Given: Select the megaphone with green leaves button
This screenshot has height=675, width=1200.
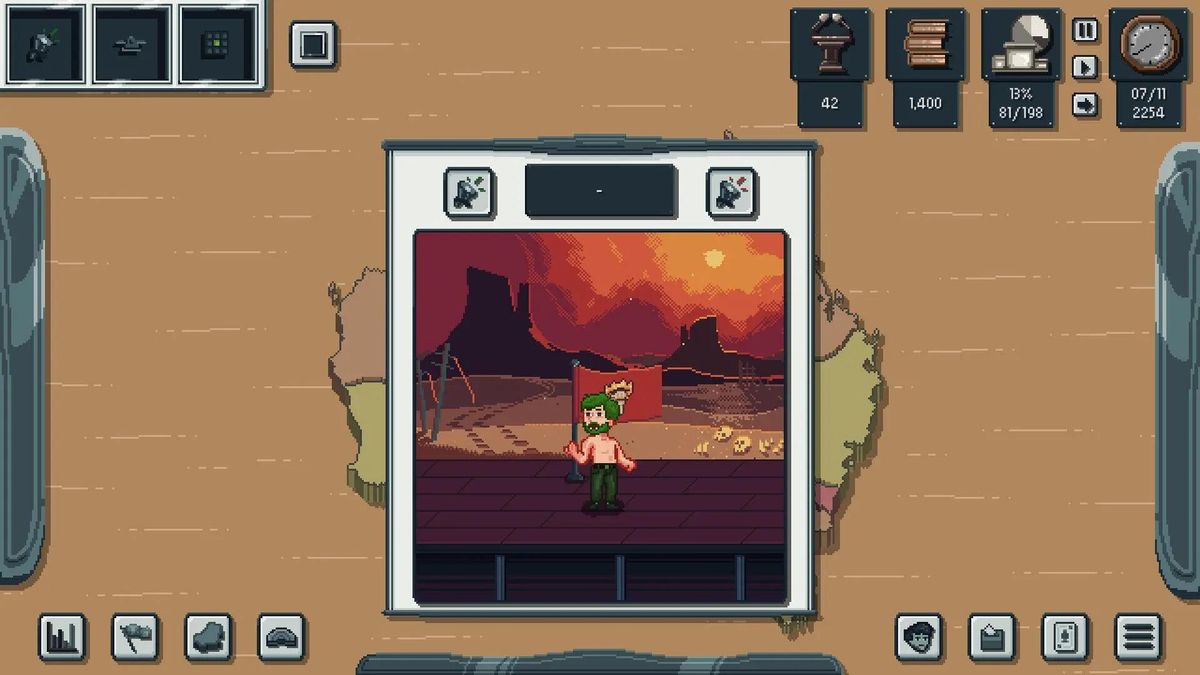Looking at the screenshot, I should coord(469,192).
